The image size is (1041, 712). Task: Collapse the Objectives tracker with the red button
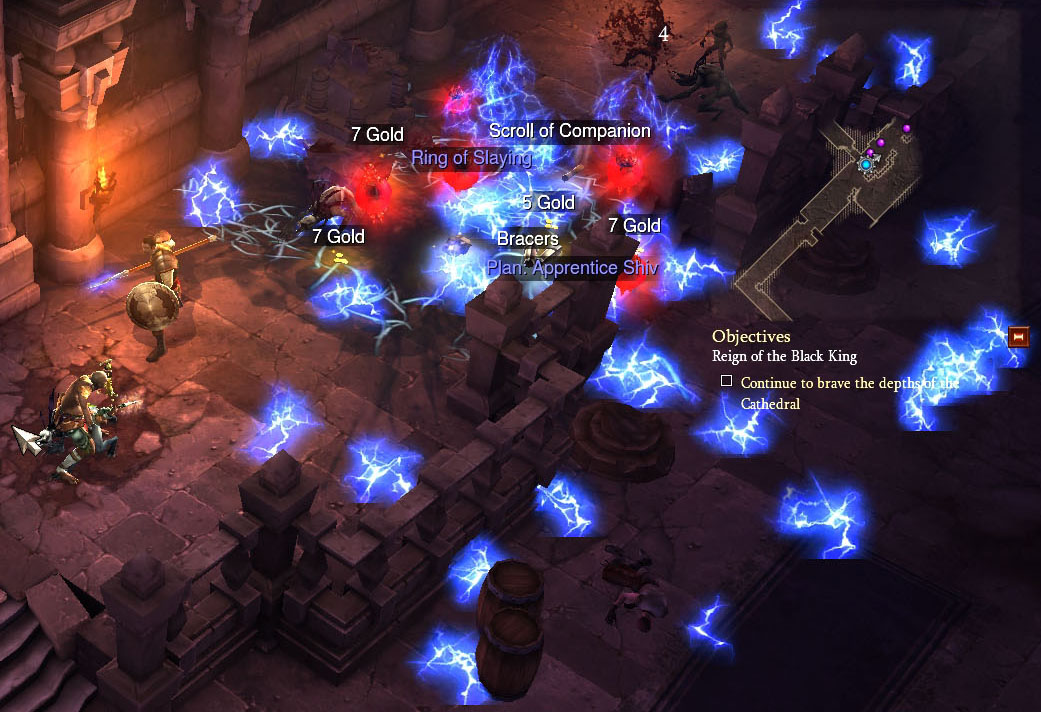(x=1019, y=336)
